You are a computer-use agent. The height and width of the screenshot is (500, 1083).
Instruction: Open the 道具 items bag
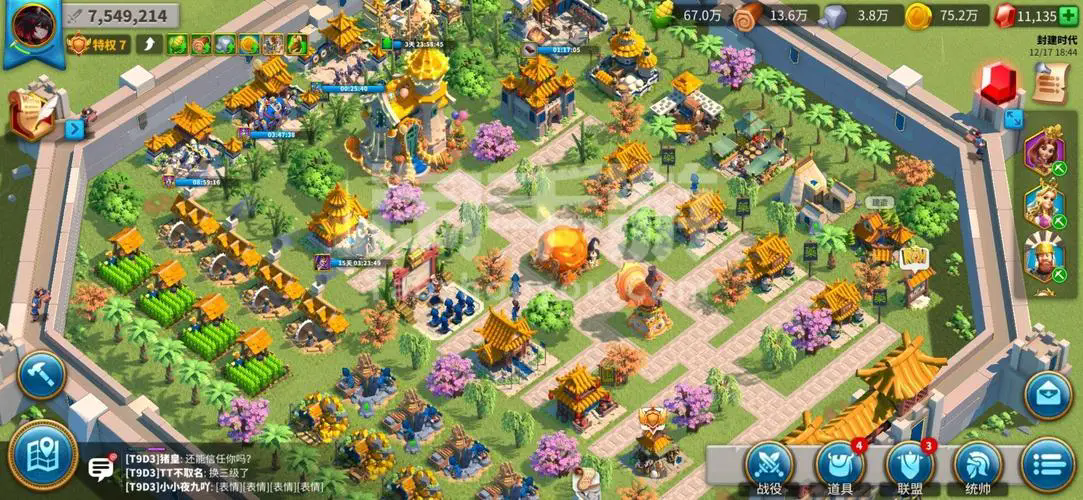(839, 466)
